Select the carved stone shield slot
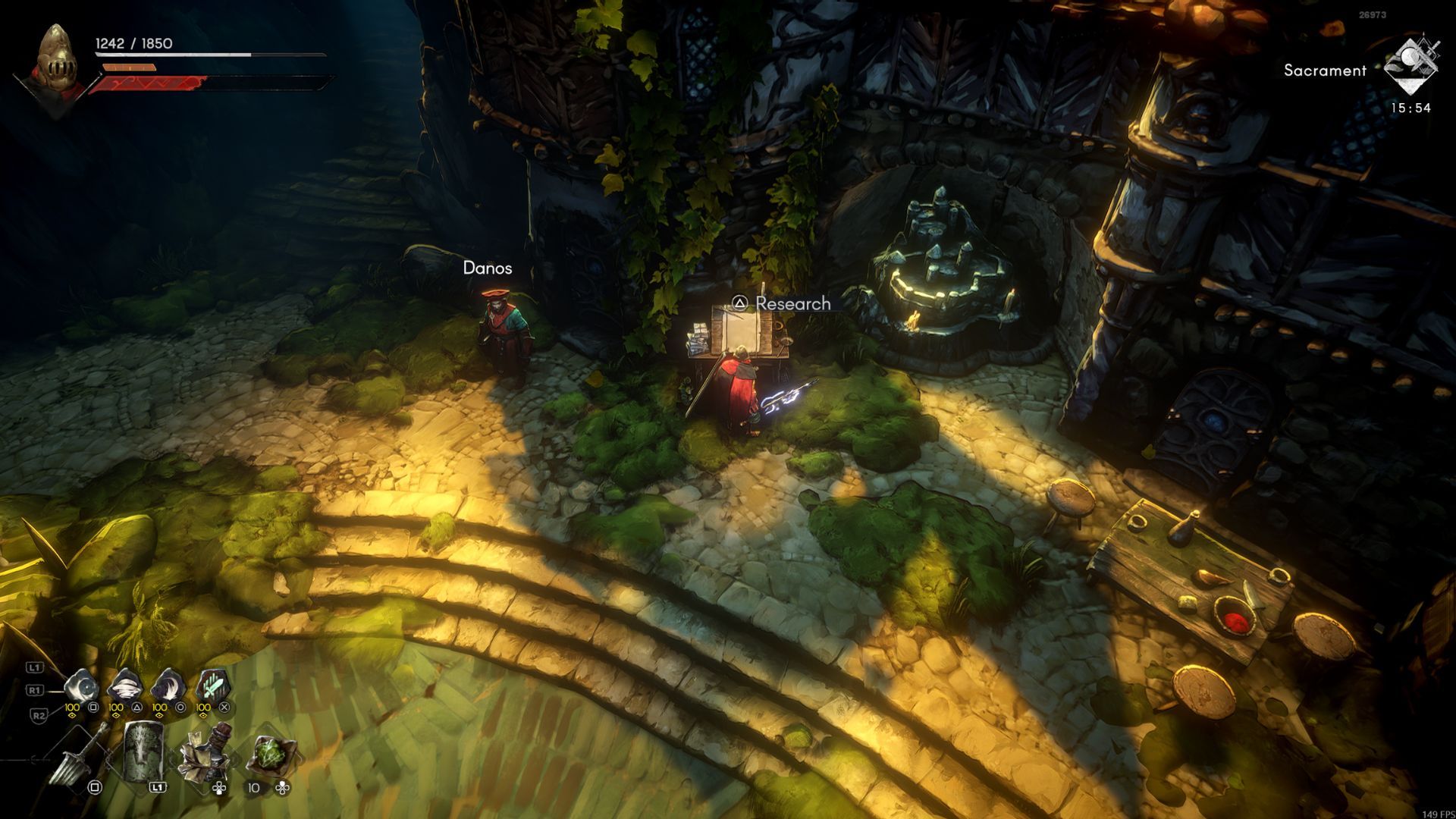This screenshot has height=819, width=1456. (143, 751)
